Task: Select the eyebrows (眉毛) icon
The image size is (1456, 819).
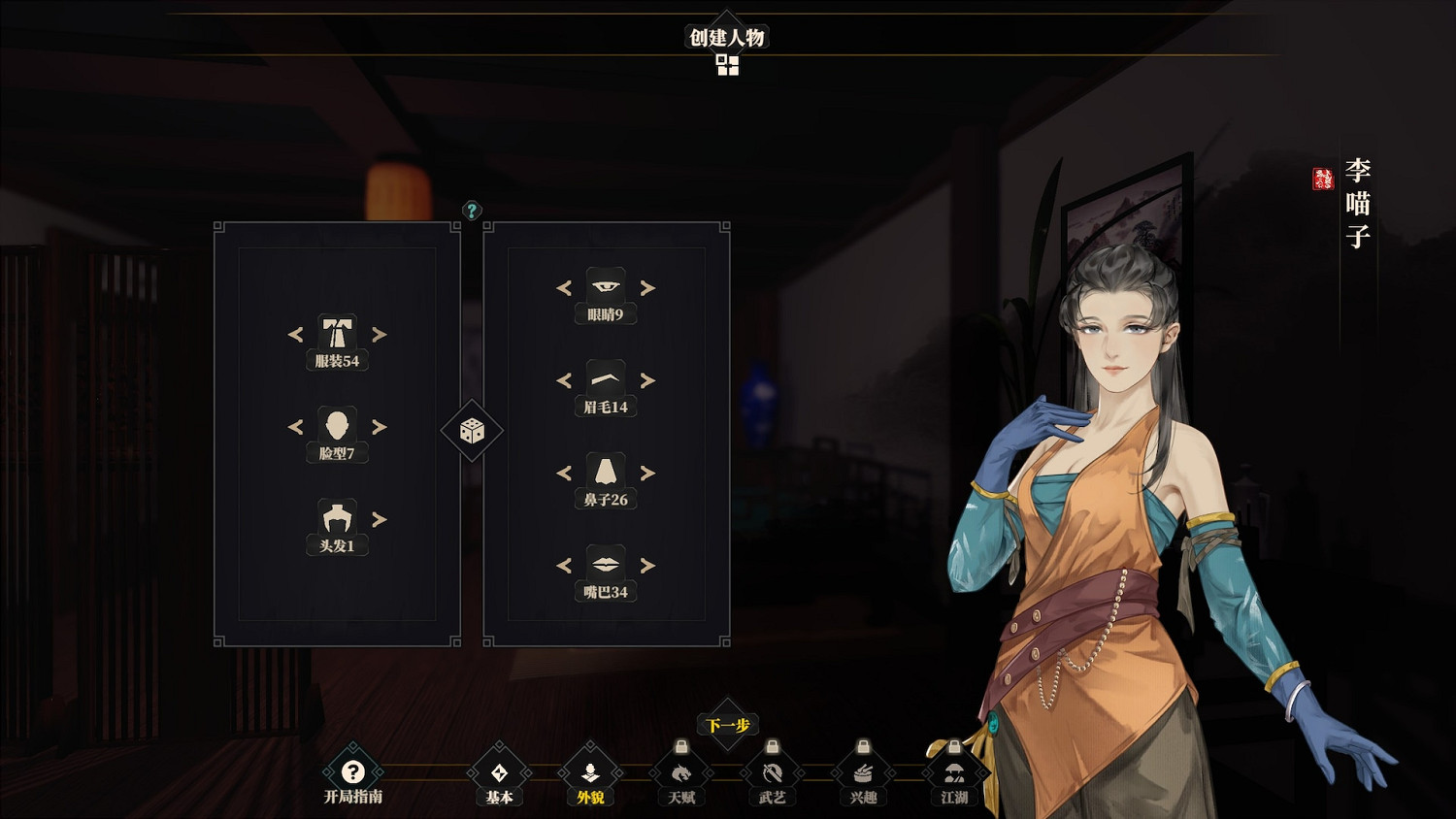Action: pos(606,377)
